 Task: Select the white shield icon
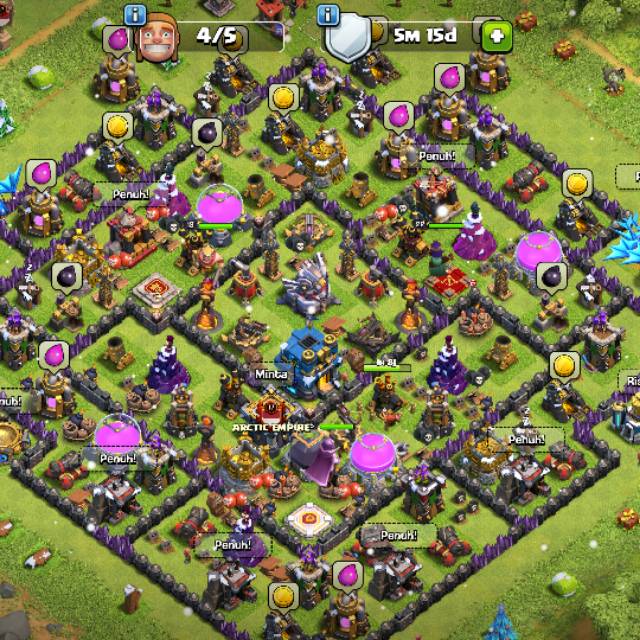347,40
